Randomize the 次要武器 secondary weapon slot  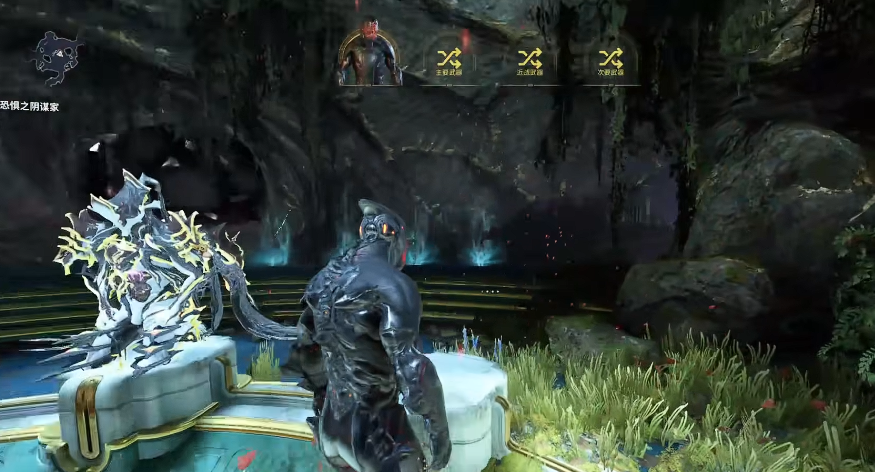(610, 58)
